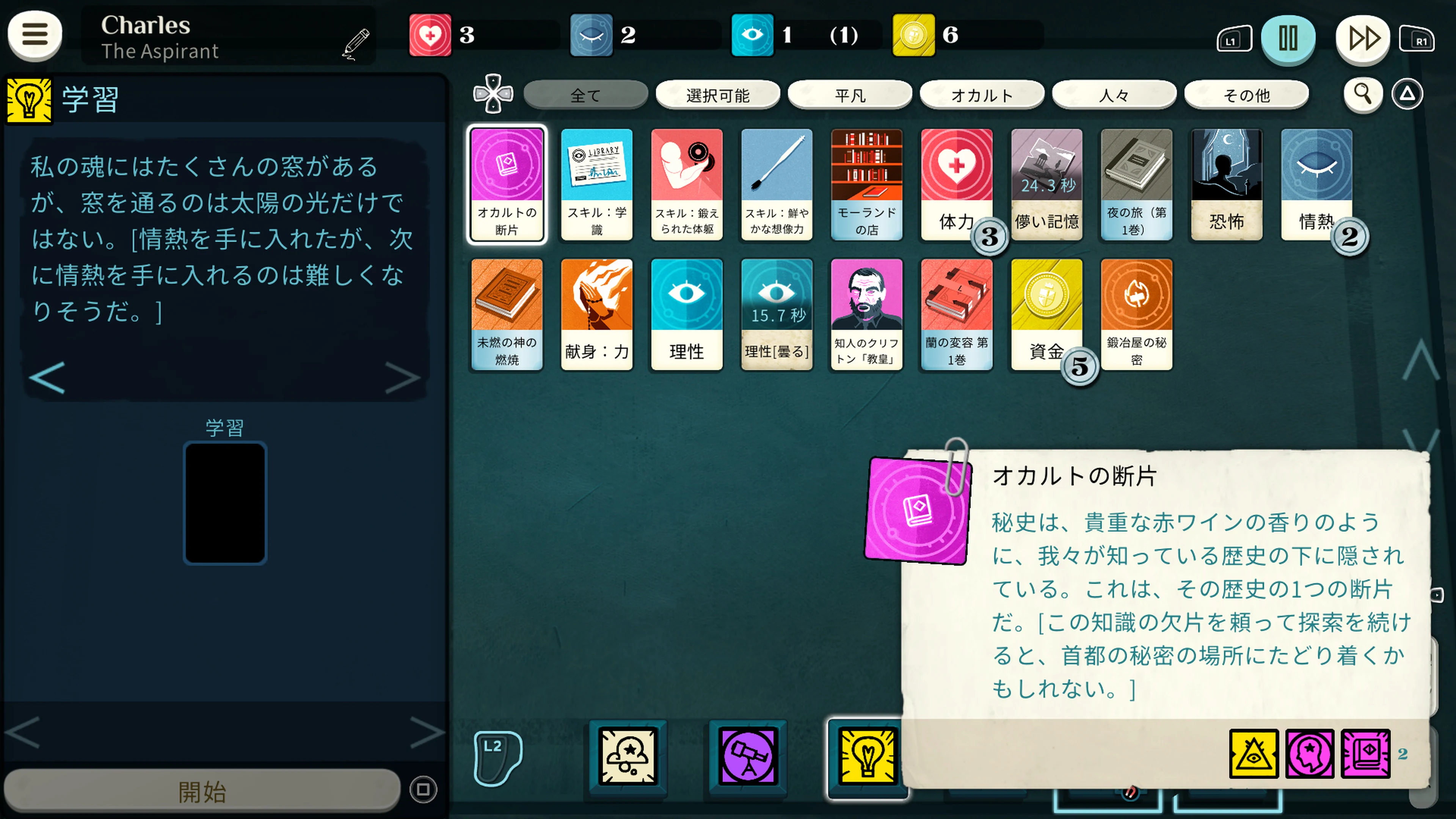Click the coin funds counter icon
The height and width of the screenshot is (819, 1456).
914,35
